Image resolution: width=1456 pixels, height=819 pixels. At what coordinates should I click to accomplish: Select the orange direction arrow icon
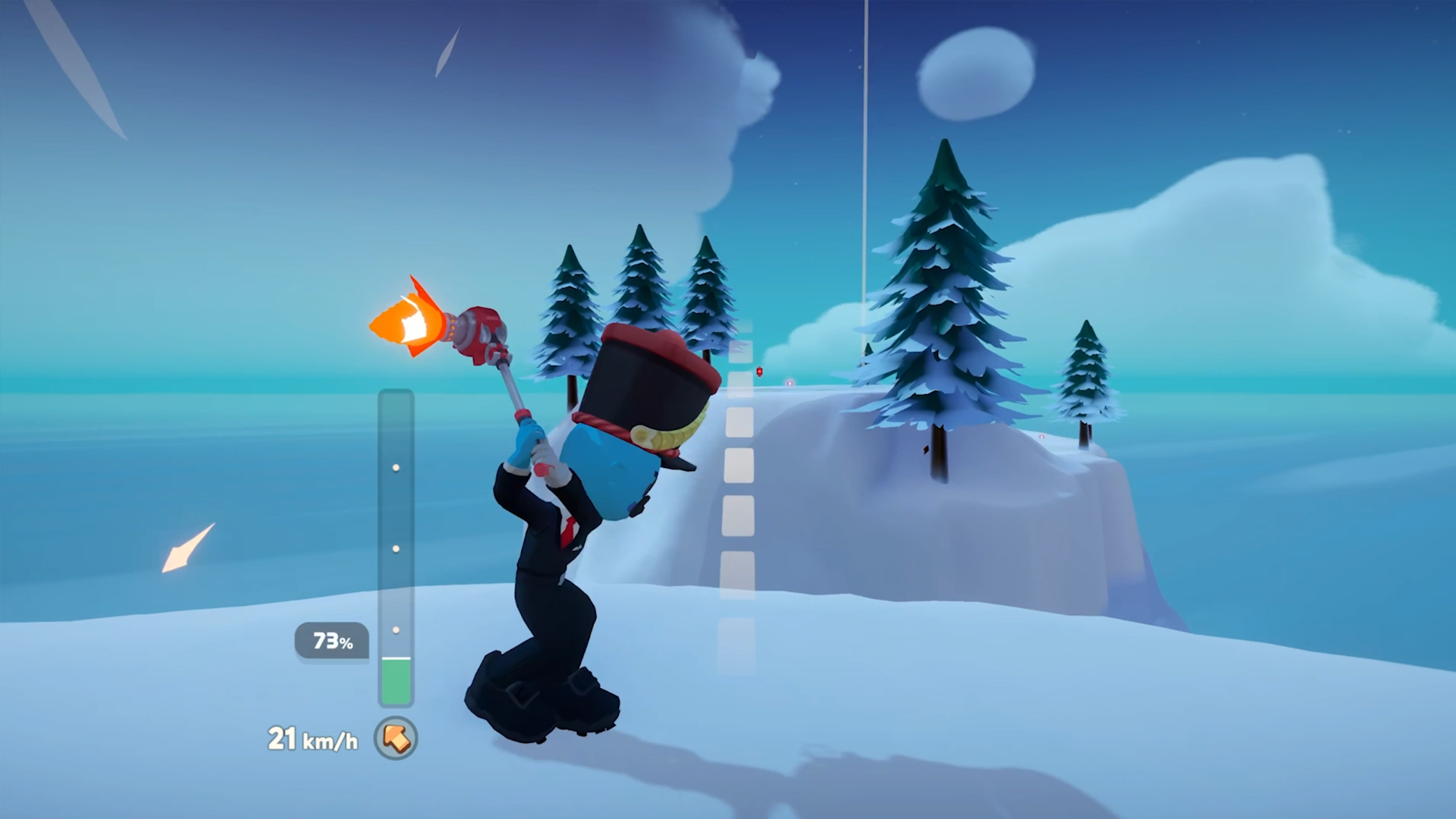[395, 739]
